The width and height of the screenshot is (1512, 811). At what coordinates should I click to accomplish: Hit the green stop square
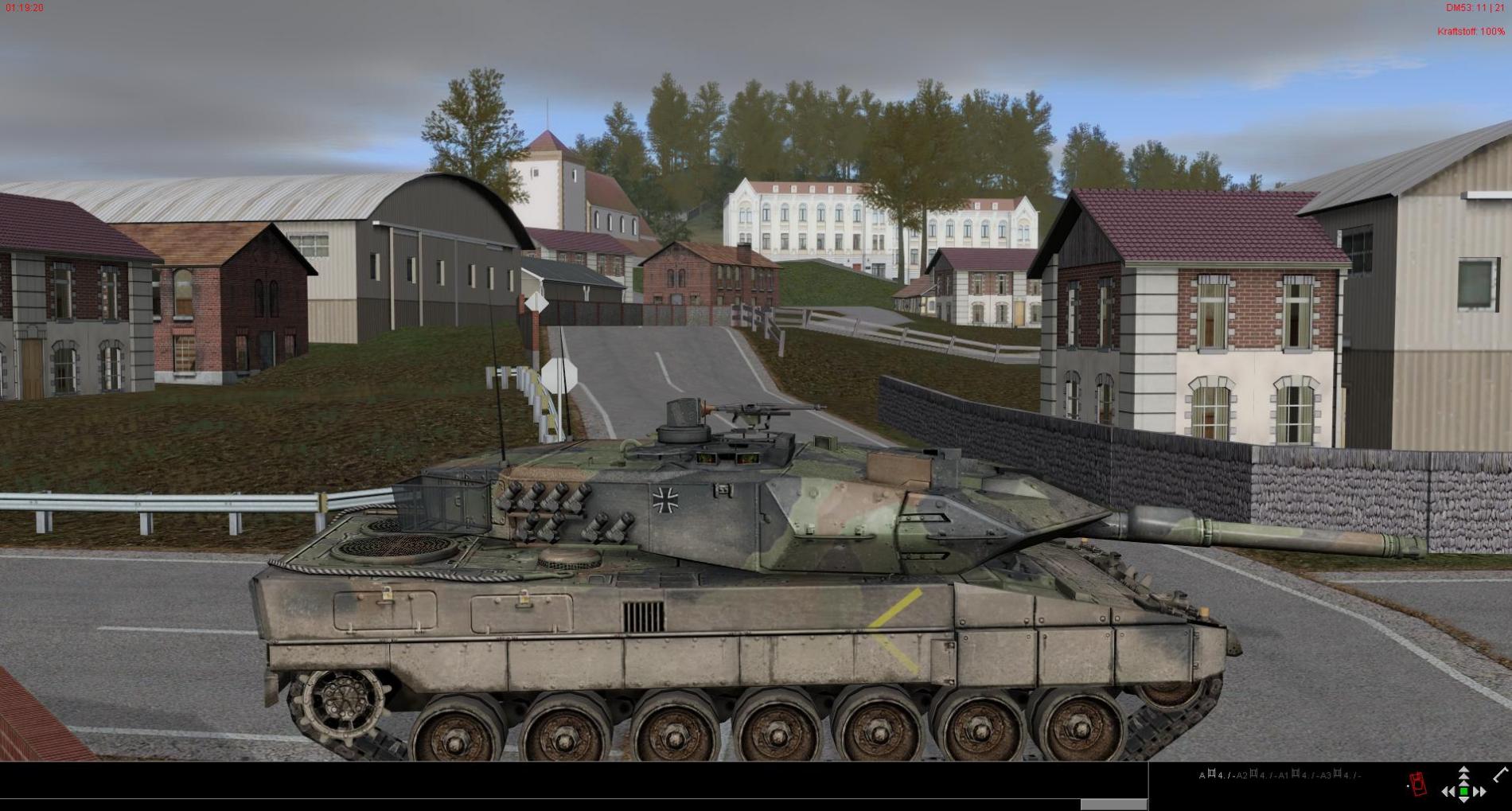click(x=1463, y=791)
